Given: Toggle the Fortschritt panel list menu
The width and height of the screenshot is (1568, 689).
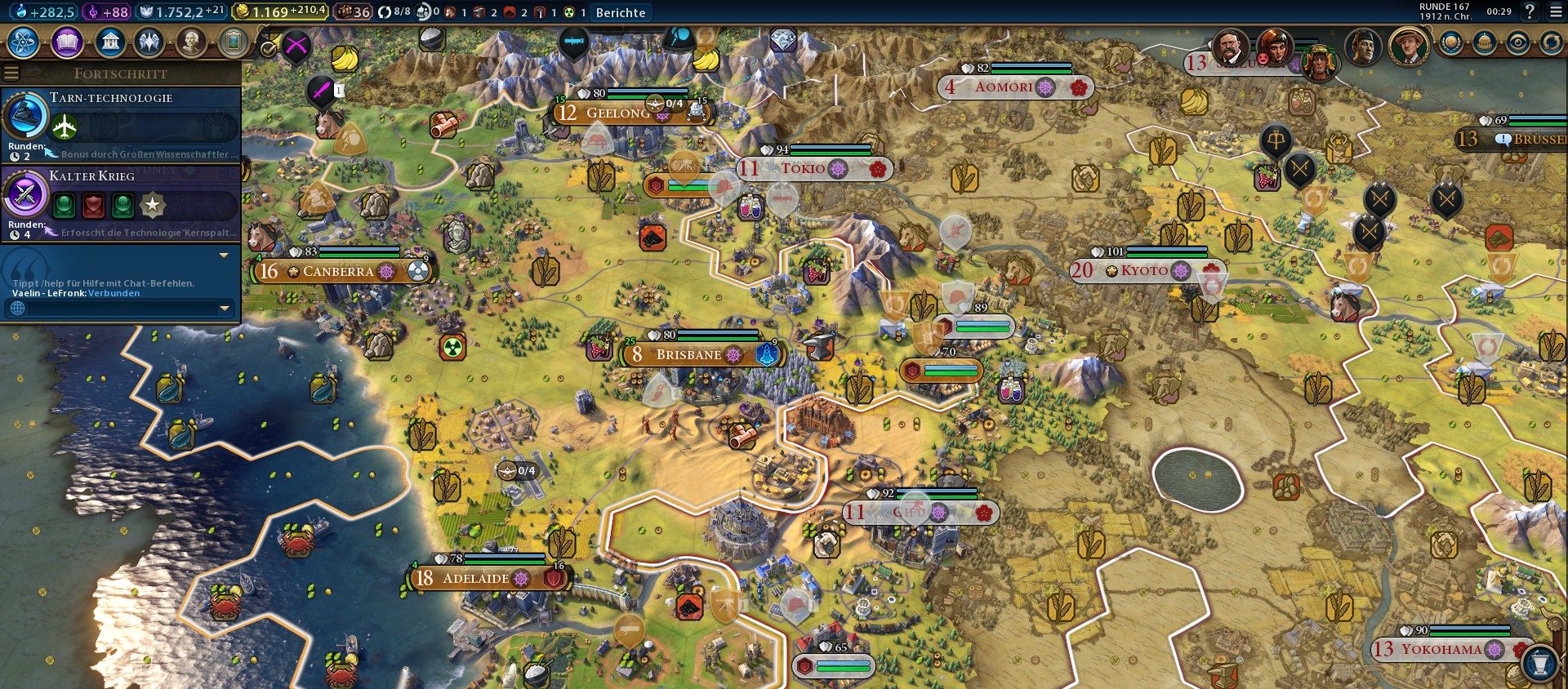Looking at the screenshot, I should [11, 73].
